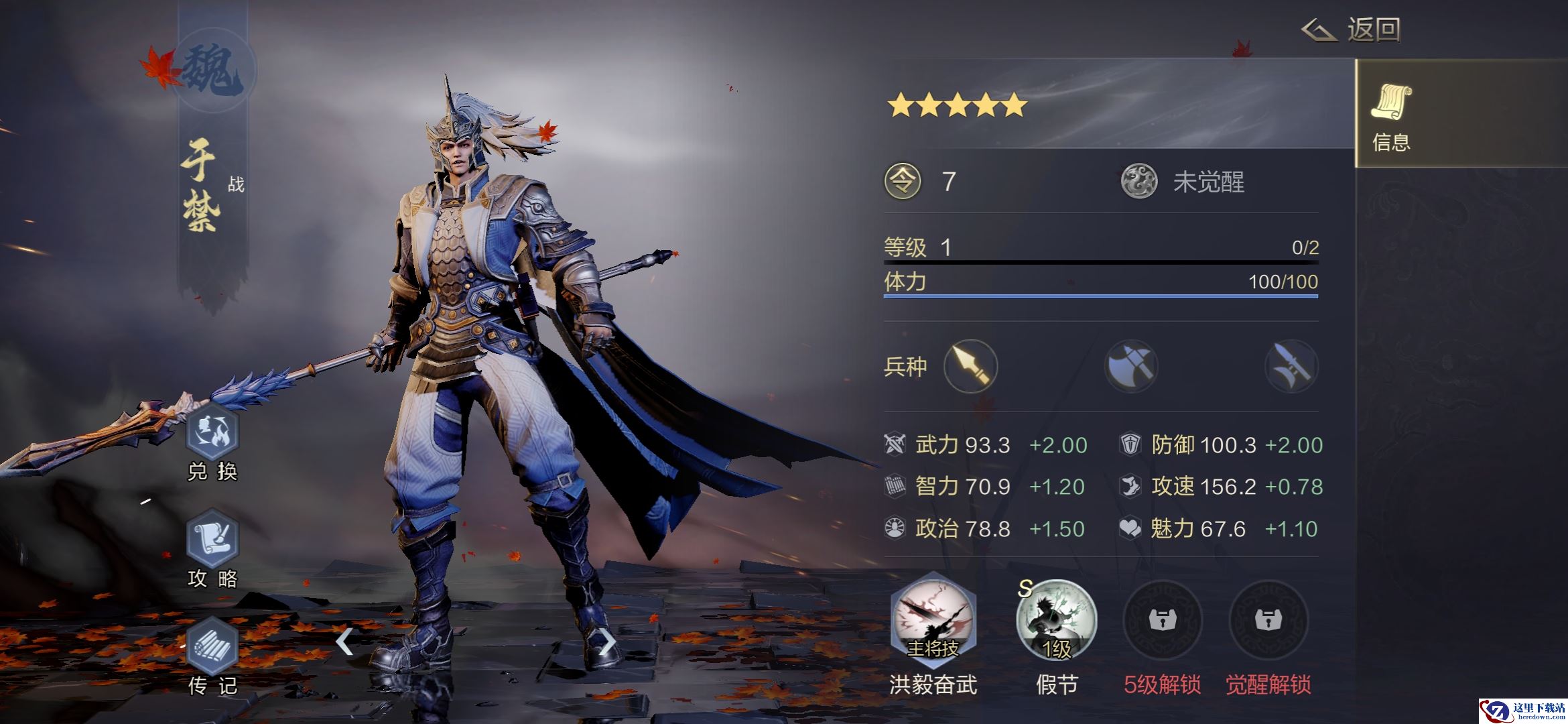Select the axe troop type icon
This screenshot has width=1568, height=724.
(x=1131, y=366)
